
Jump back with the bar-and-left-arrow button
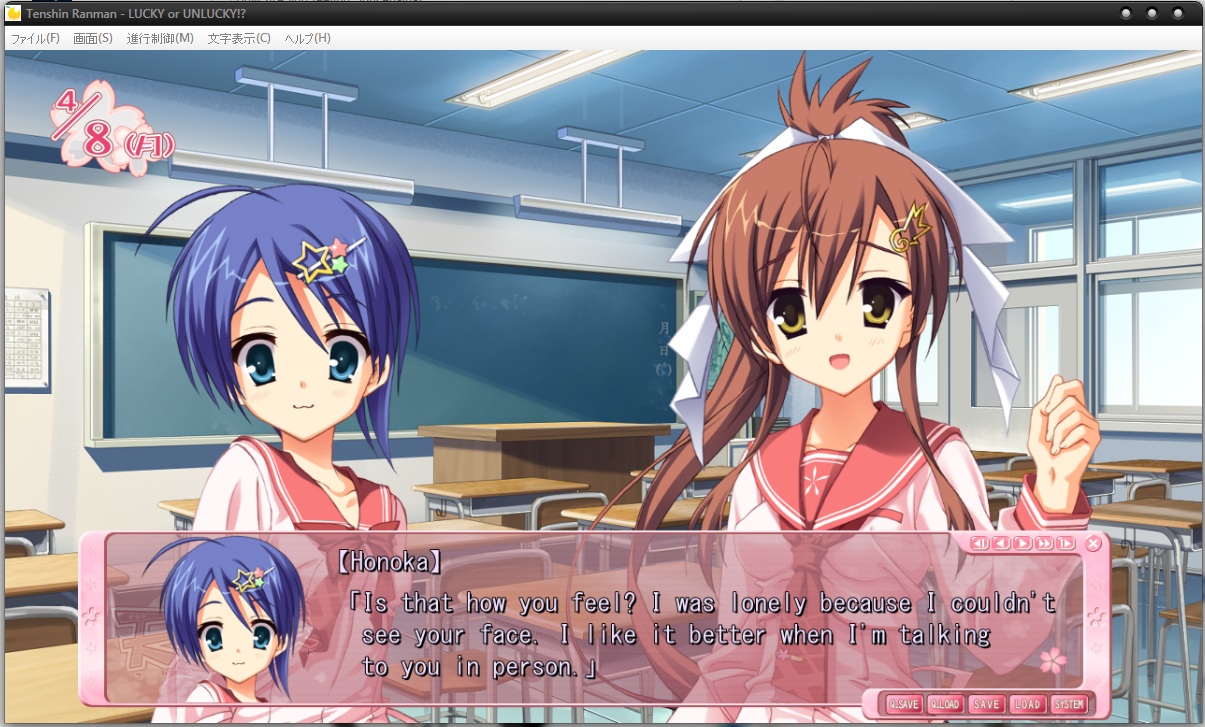(979, 544)
